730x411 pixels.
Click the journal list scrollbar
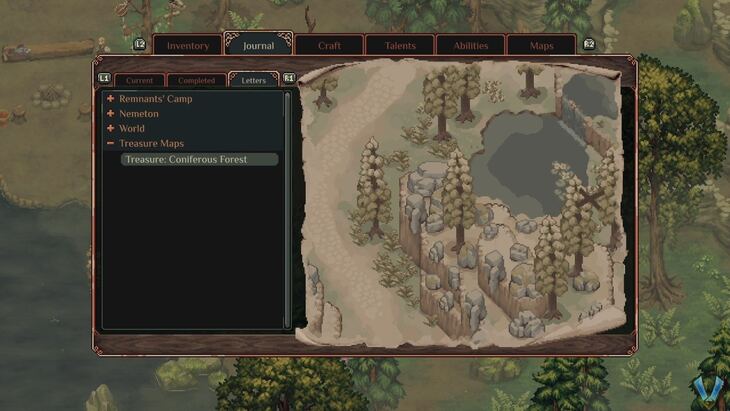click(288, 208)
